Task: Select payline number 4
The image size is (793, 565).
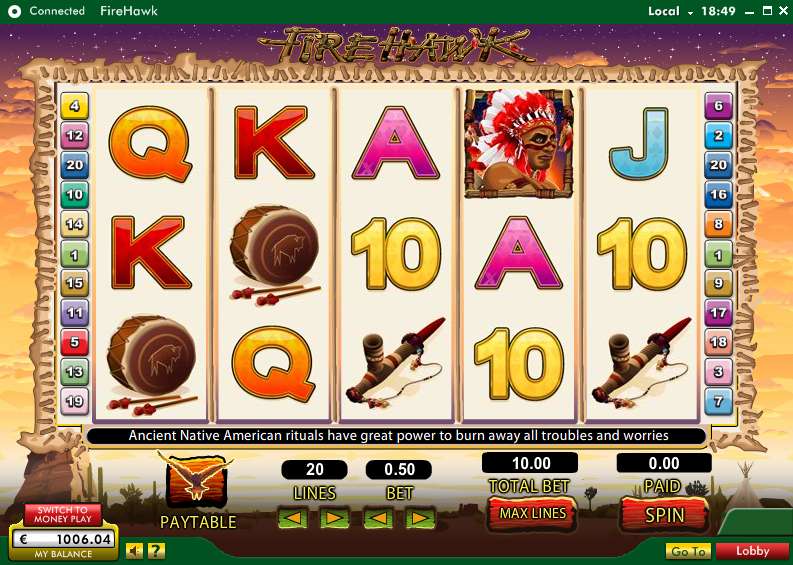Action: point(75,104)
